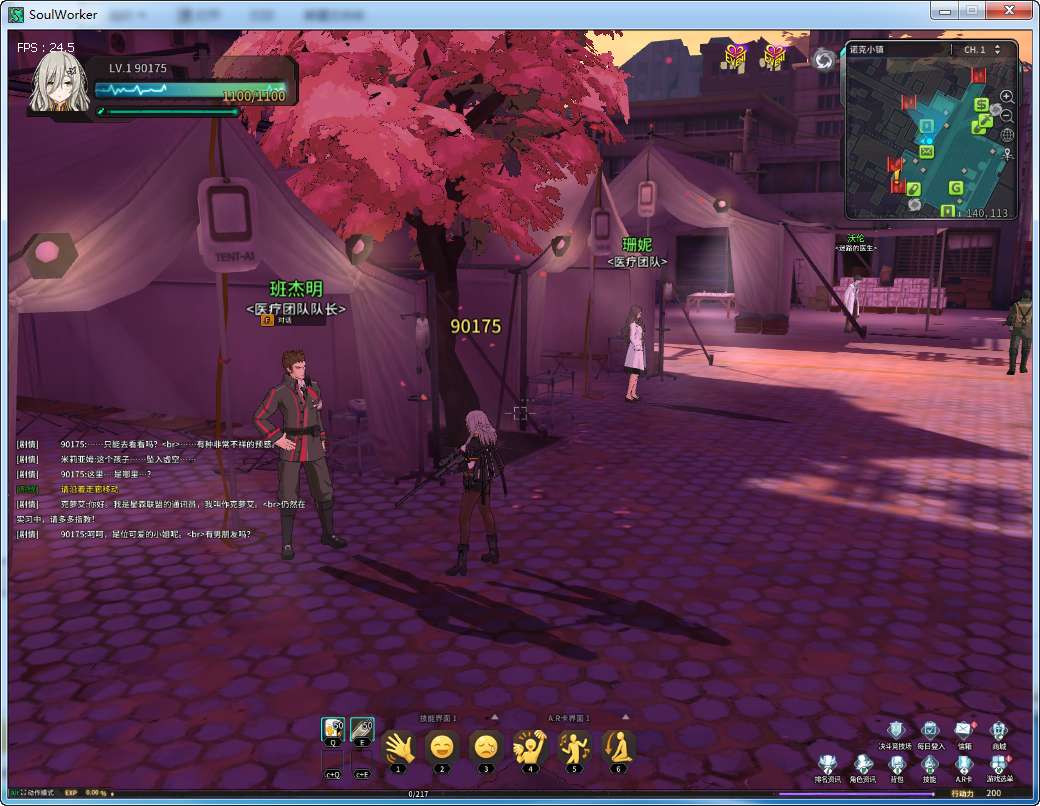
Task: Zoom in the minimap with the plus magnifier
Action: pos(1007,97)
